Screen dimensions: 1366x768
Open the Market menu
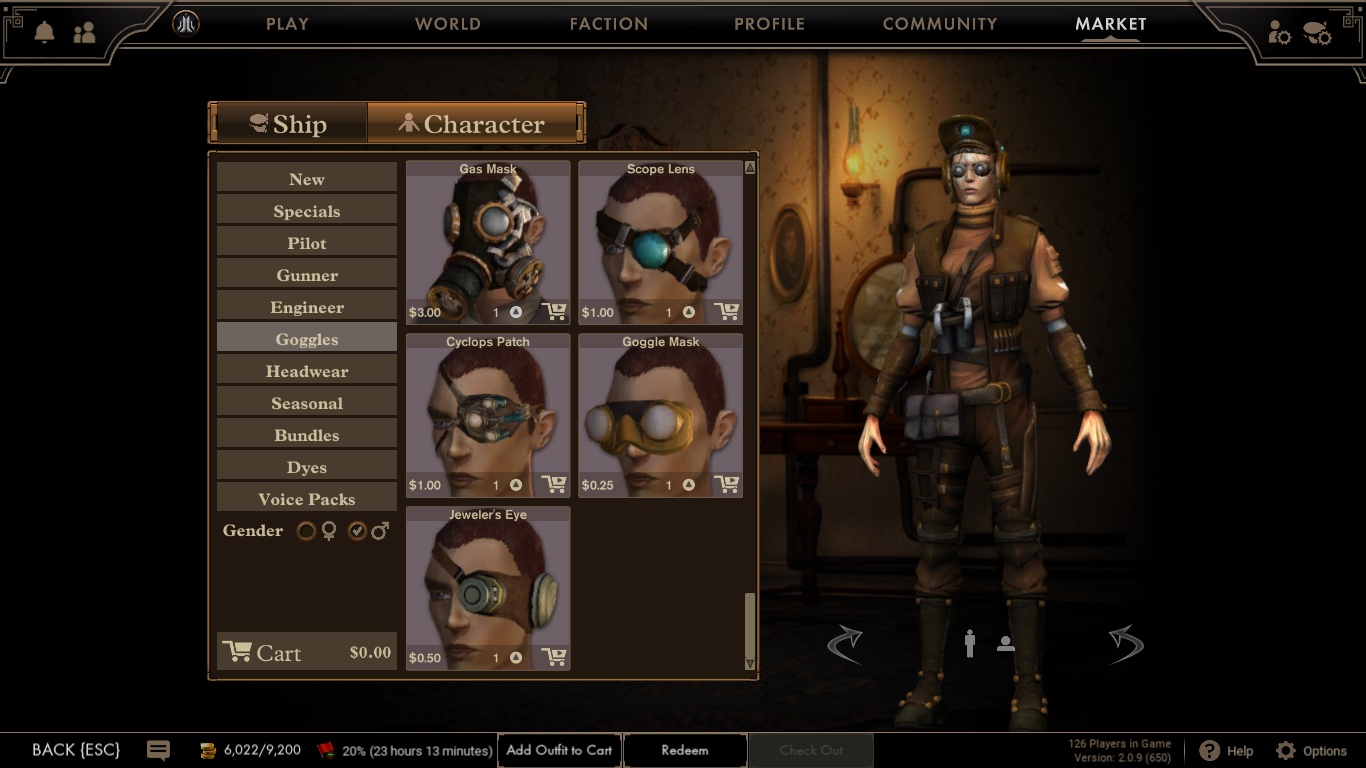coord(1112,23)
